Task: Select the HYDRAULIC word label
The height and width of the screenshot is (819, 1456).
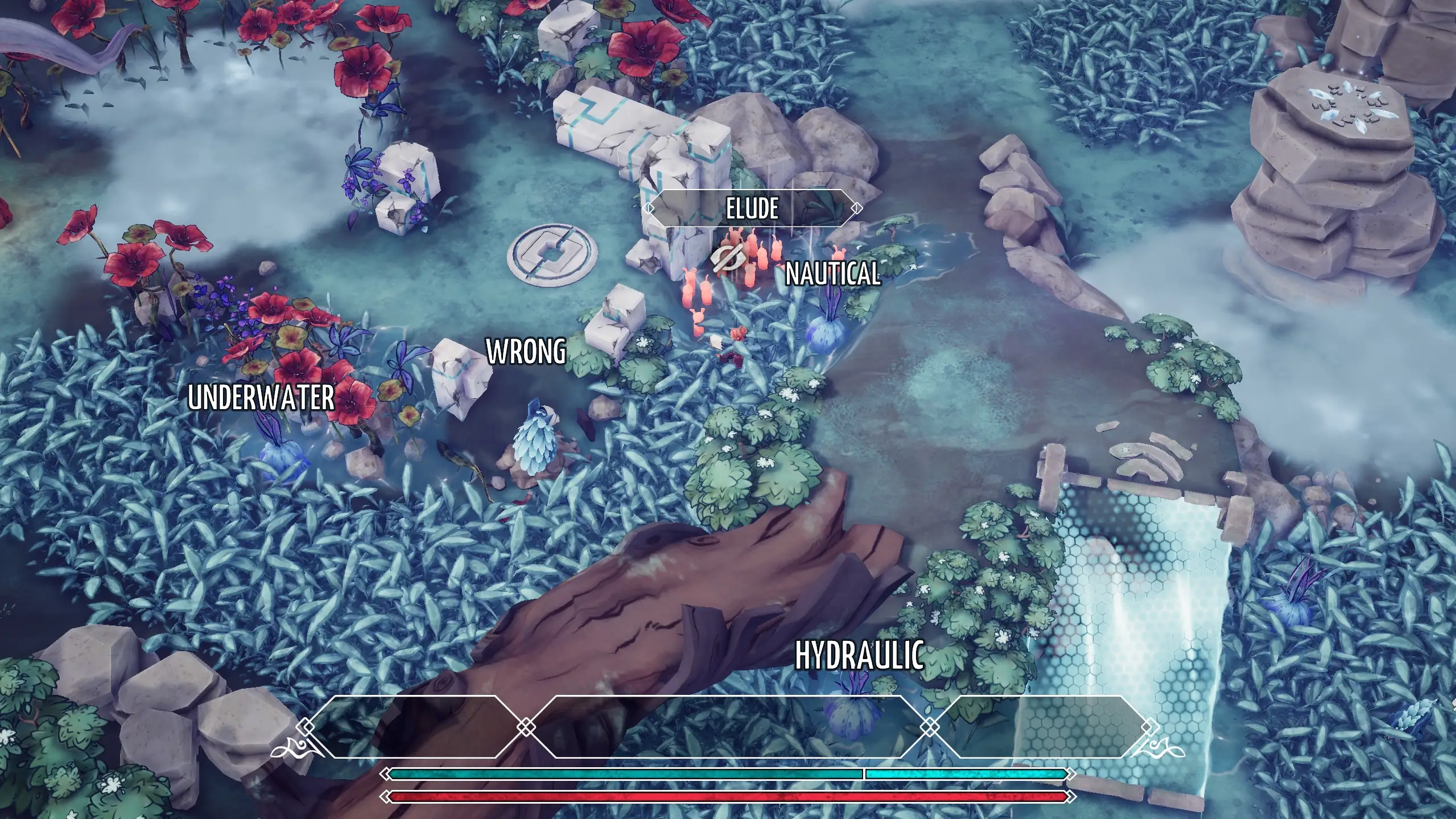Action: tap(859, 655)
